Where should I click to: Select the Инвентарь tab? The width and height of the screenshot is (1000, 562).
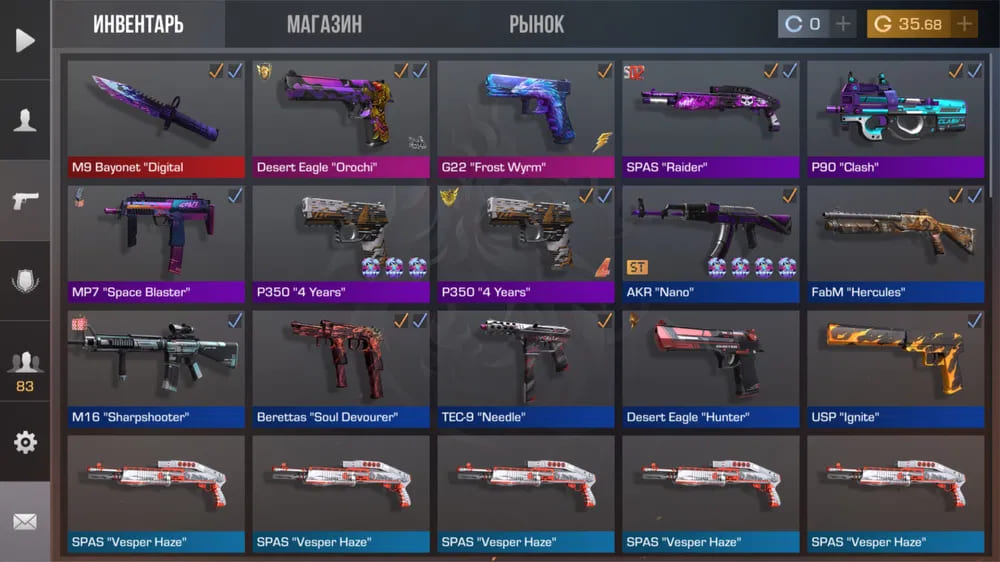[x=138, y=24]
